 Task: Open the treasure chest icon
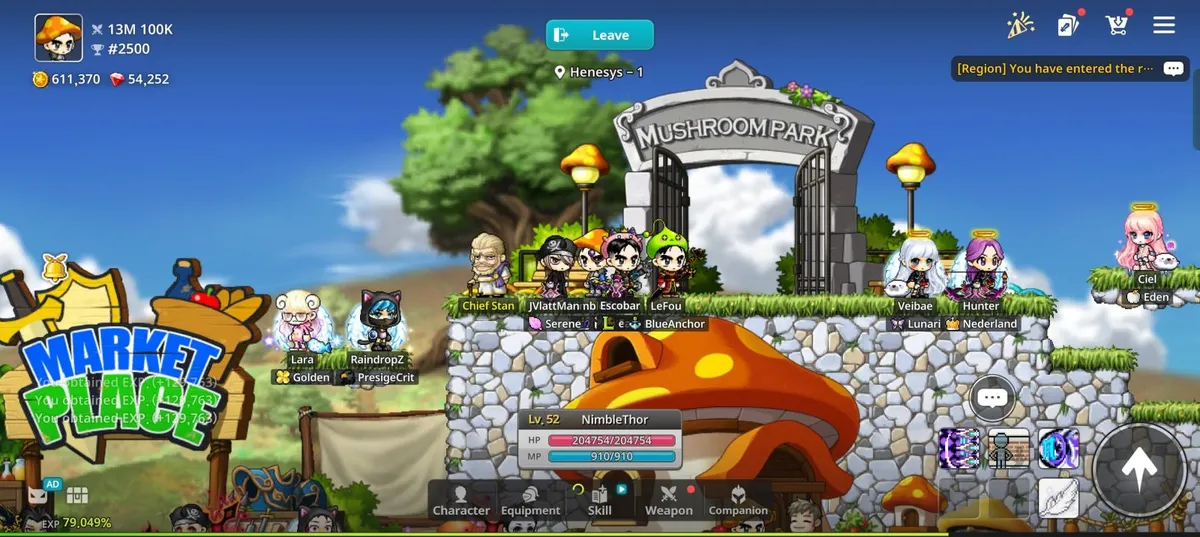[77, 494]
